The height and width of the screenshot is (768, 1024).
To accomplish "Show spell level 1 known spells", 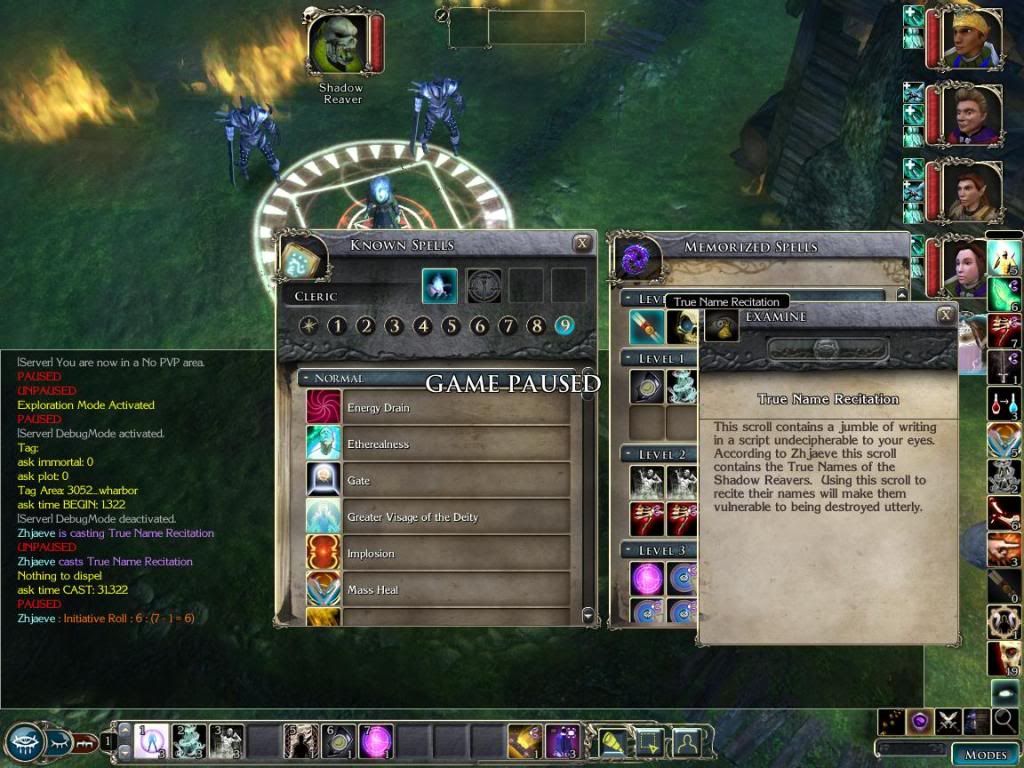I will 338,326.
